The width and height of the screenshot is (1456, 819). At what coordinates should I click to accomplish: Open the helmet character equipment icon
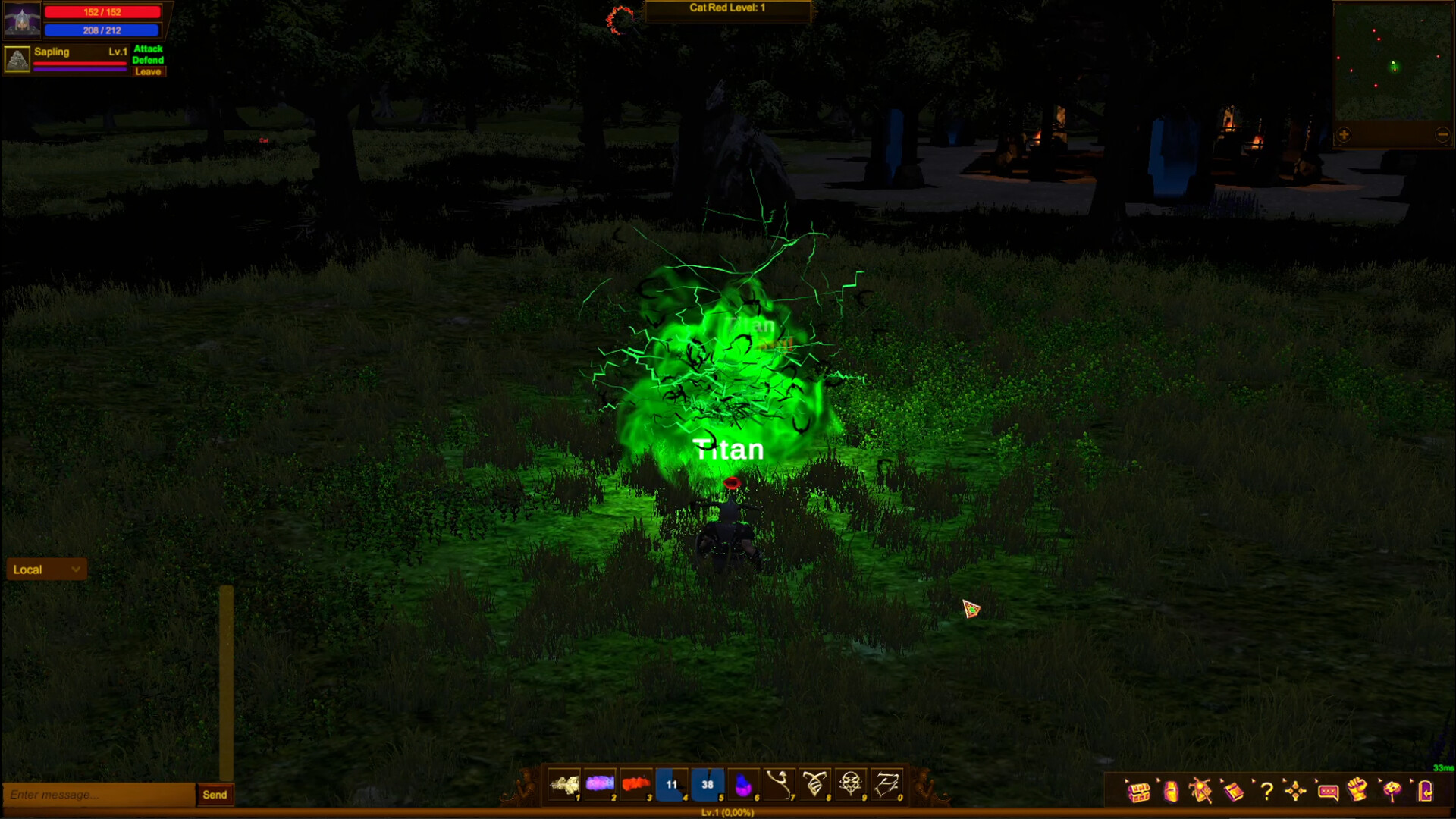coord(1170,792)
